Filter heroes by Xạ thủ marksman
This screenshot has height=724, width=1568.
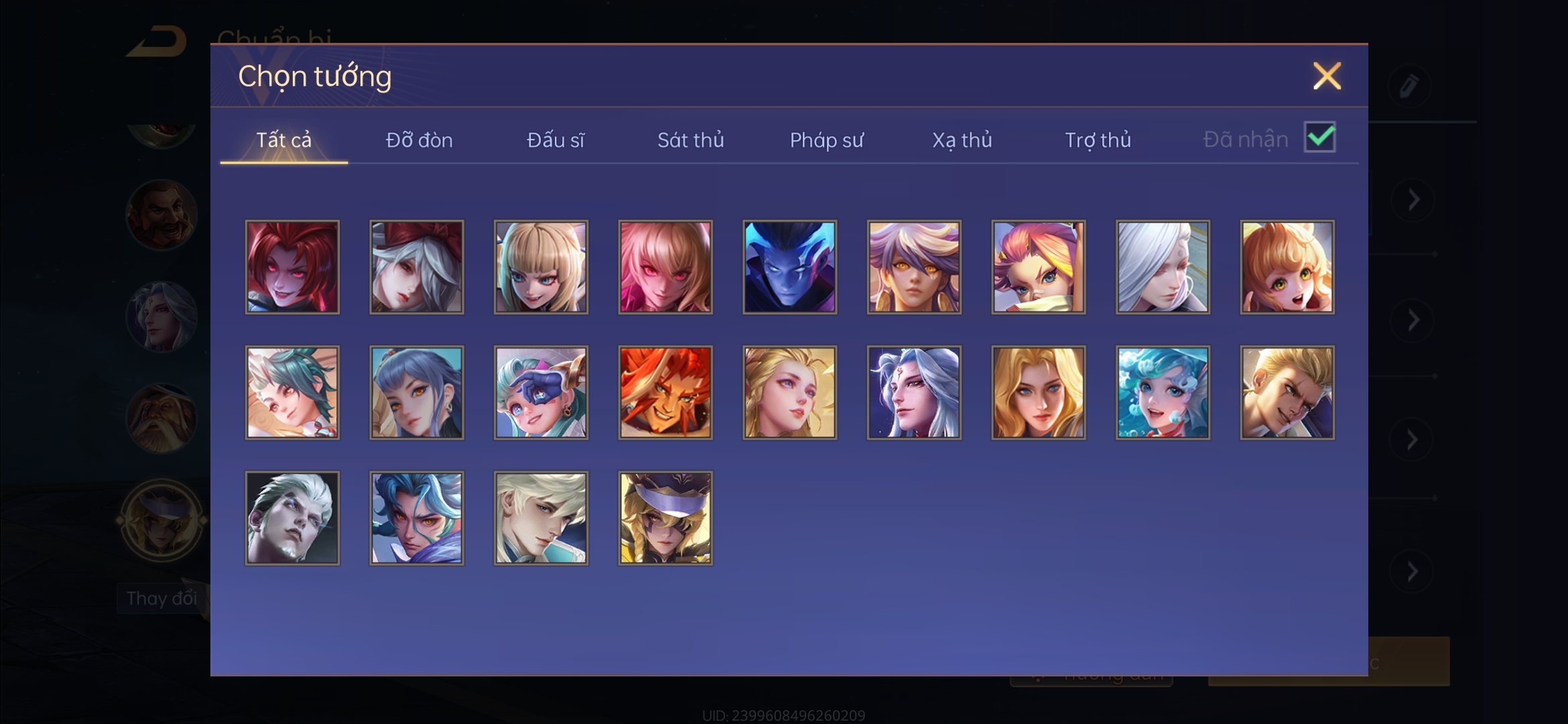click(962, 140)
